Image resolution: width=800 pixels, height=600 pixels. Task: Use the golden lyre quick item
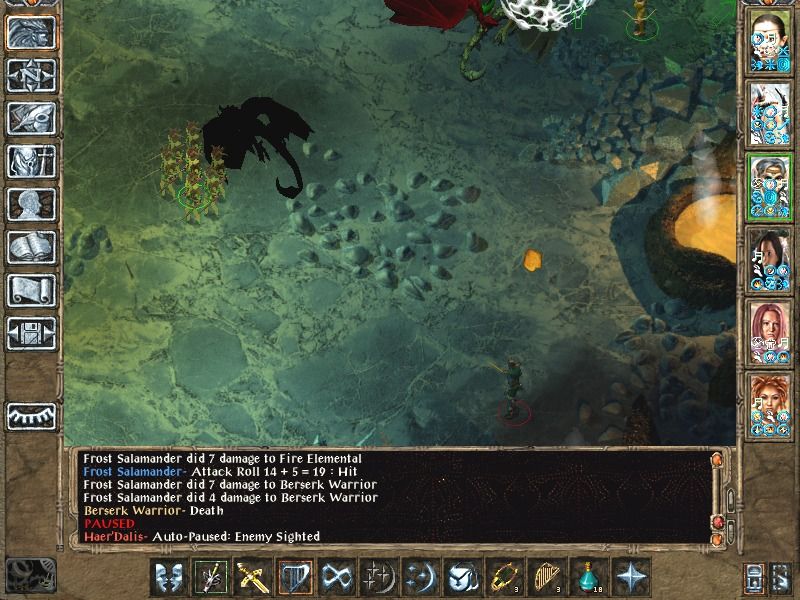pos(547,577)
